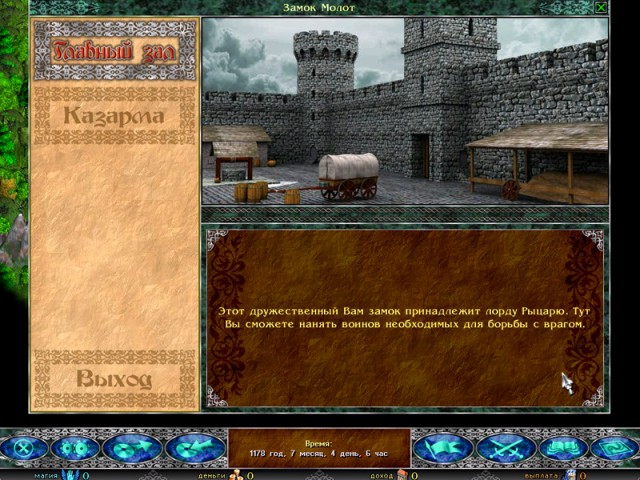Leave the castle via Выход

point(114,378)
